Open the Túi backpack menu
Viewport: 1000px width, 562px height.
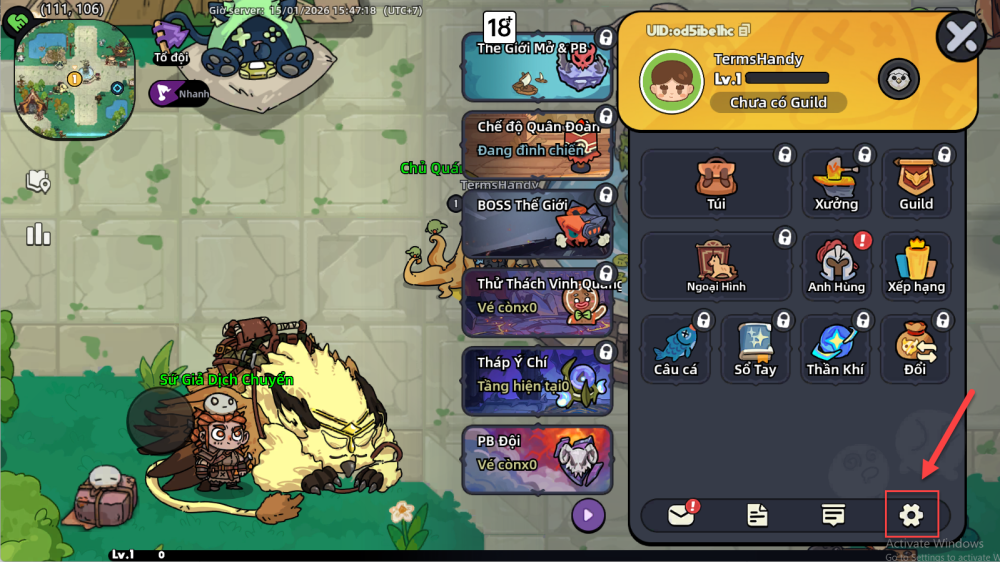pos(716,184)
